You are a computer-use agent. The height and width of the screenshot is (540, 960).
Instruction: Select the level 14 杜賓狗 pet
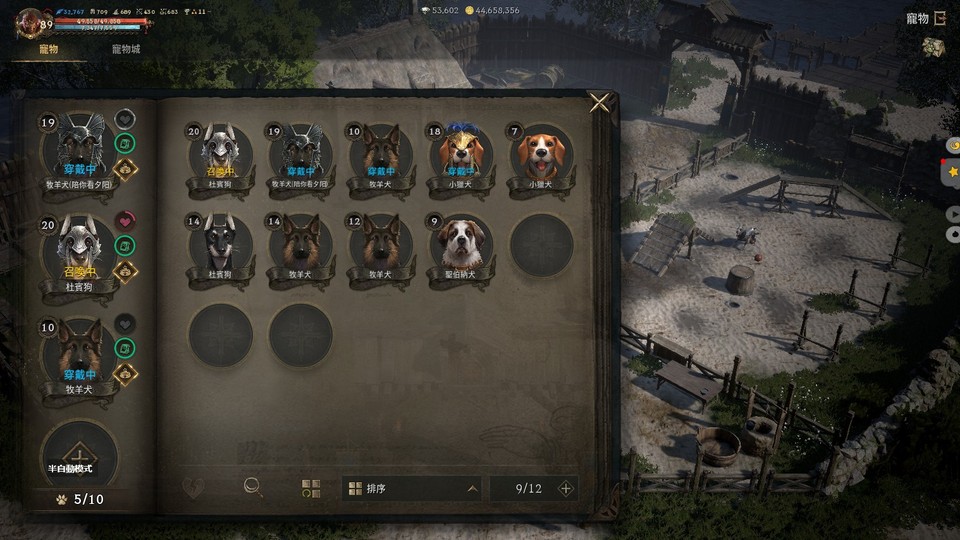(x=221, y=245)
